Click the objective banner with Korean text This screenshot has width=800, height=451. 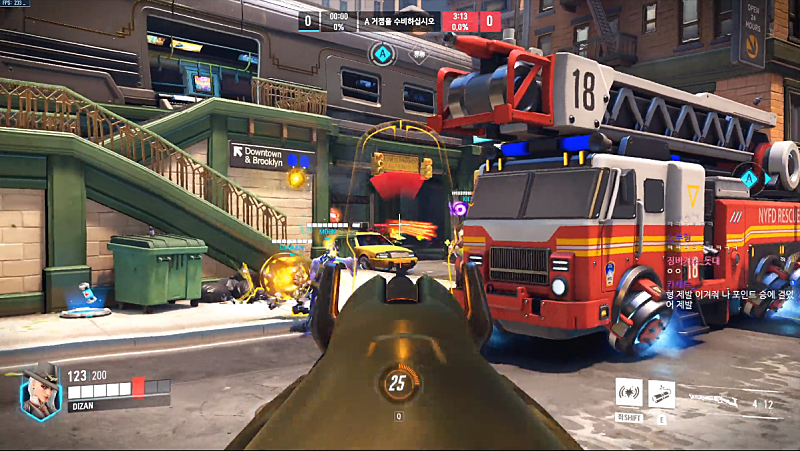coord(402,20)
